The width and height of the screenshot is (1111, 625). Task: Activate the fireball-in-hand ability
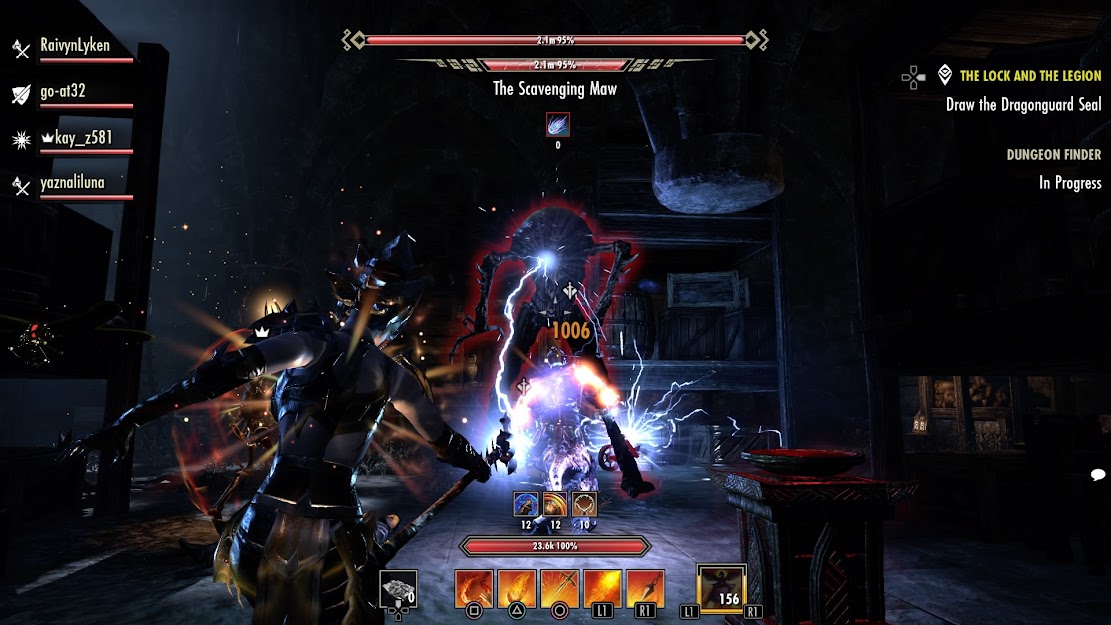tap(517, 589)
